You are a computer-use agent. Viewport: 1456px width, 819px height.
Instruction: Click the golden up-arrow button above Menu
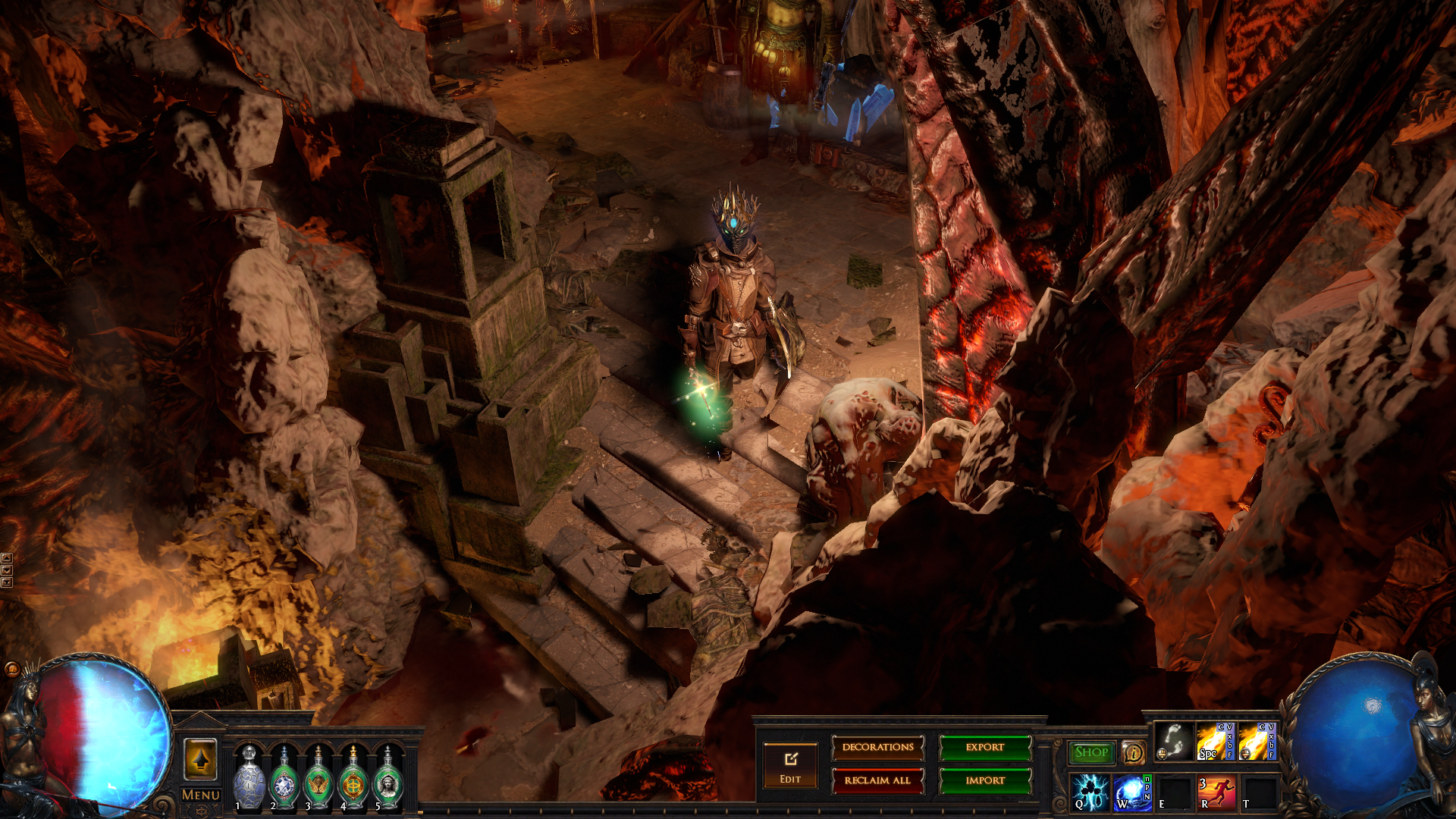point(201,759)
